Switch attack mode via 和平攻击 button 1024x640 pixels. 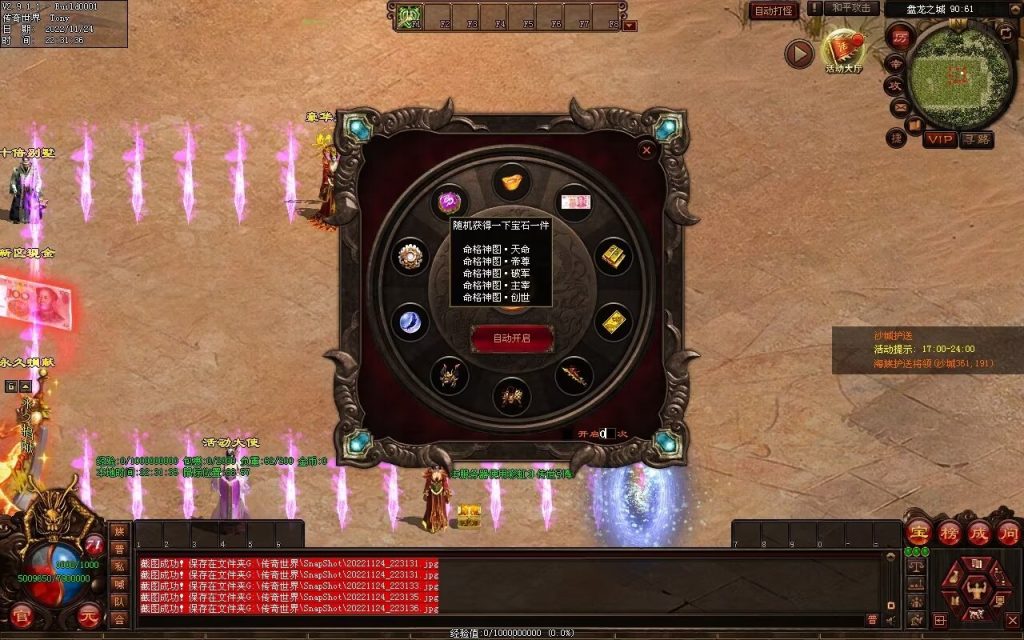(854, 8)
